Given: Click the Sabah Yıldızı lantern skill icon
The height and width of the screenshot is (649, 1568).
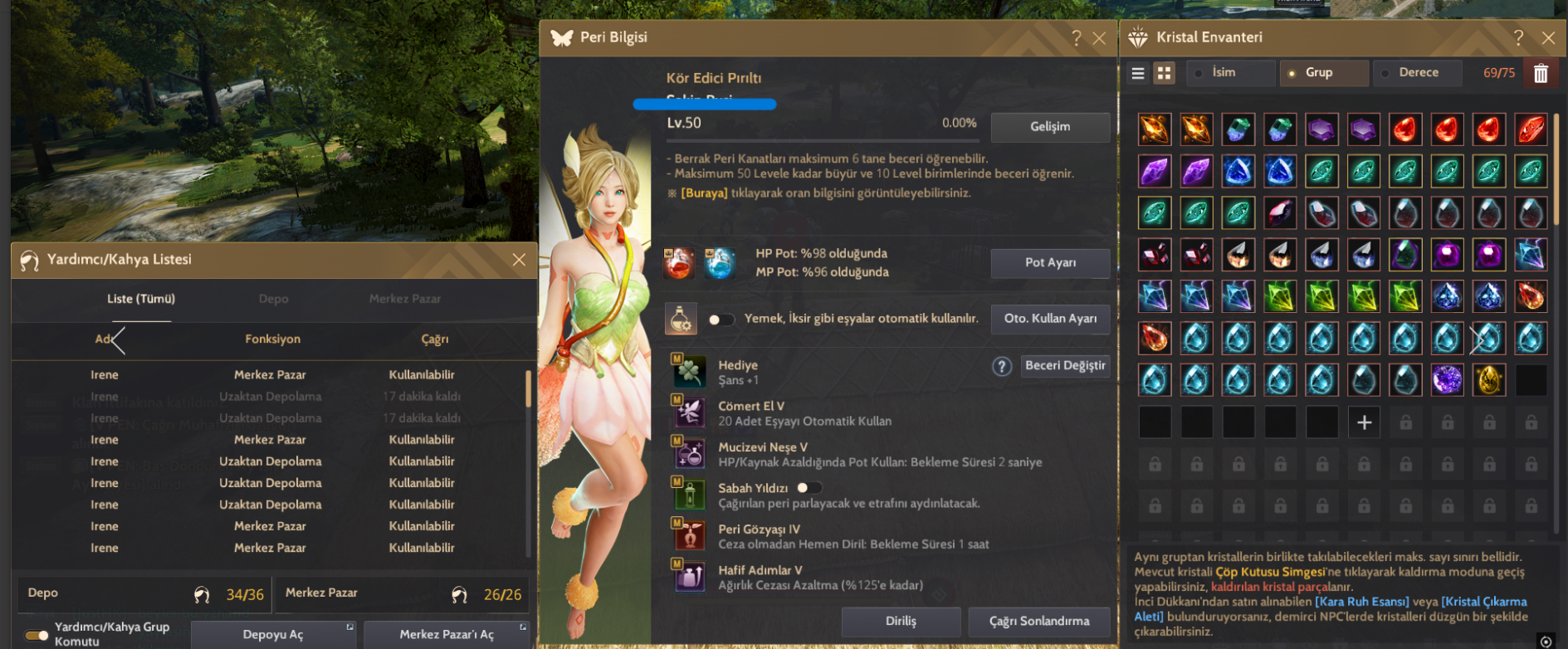Looking at the screenshot, I should click(x=690, y=495).
